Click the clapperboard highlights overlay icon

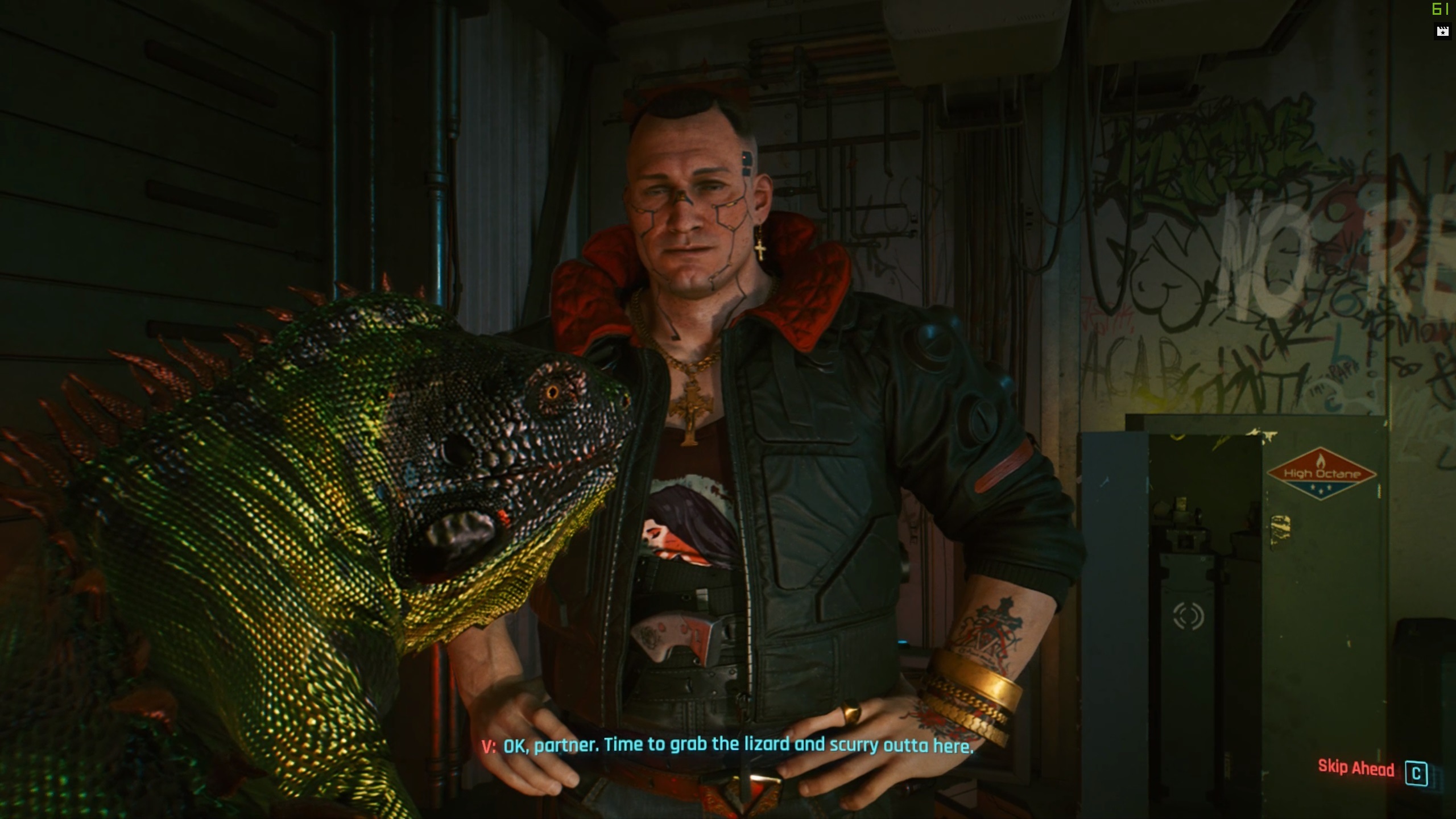(x=1442, y=31)
